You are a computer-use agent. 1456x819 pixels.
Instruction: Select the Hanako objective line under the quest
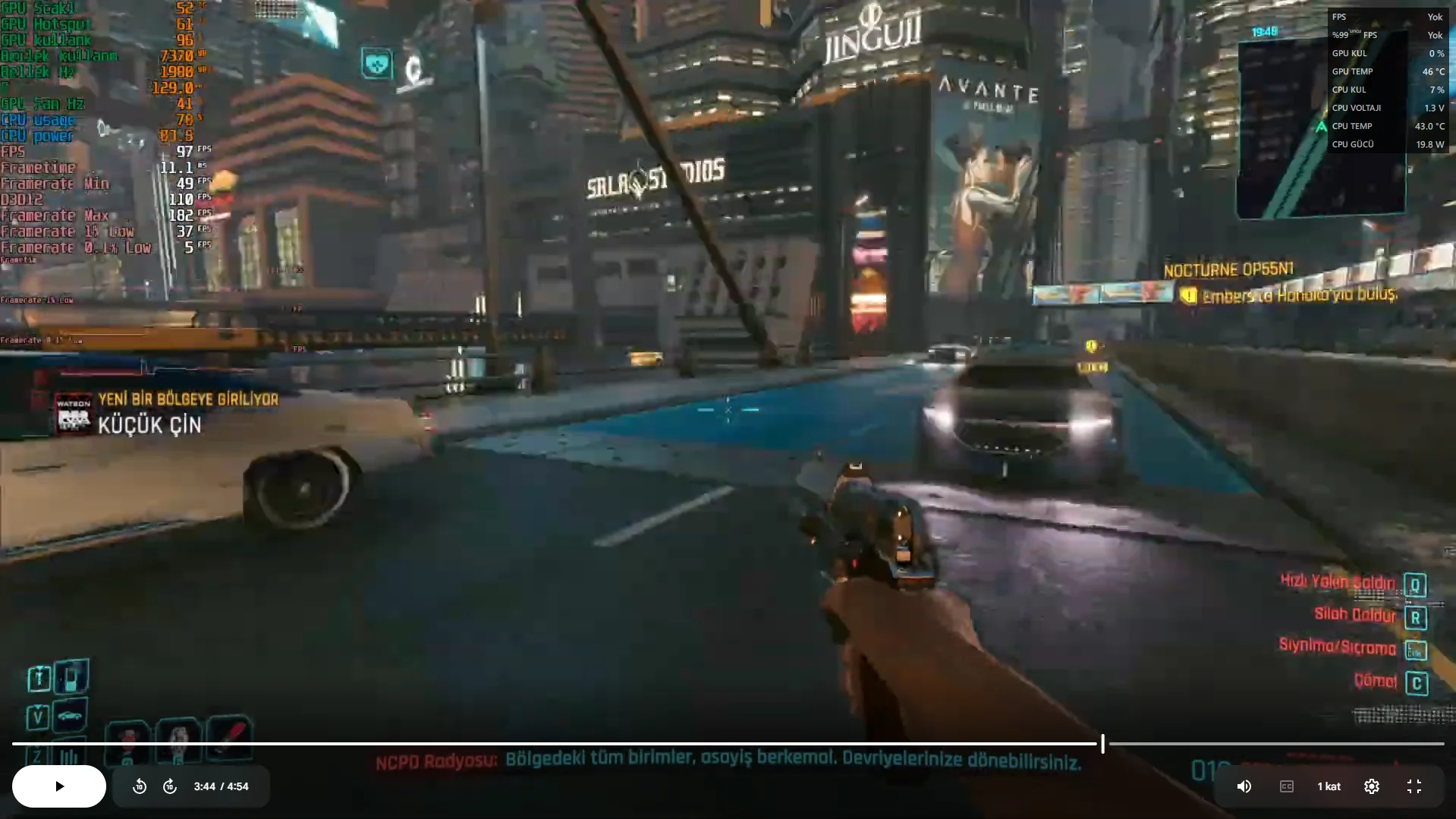pos(1298,295)
